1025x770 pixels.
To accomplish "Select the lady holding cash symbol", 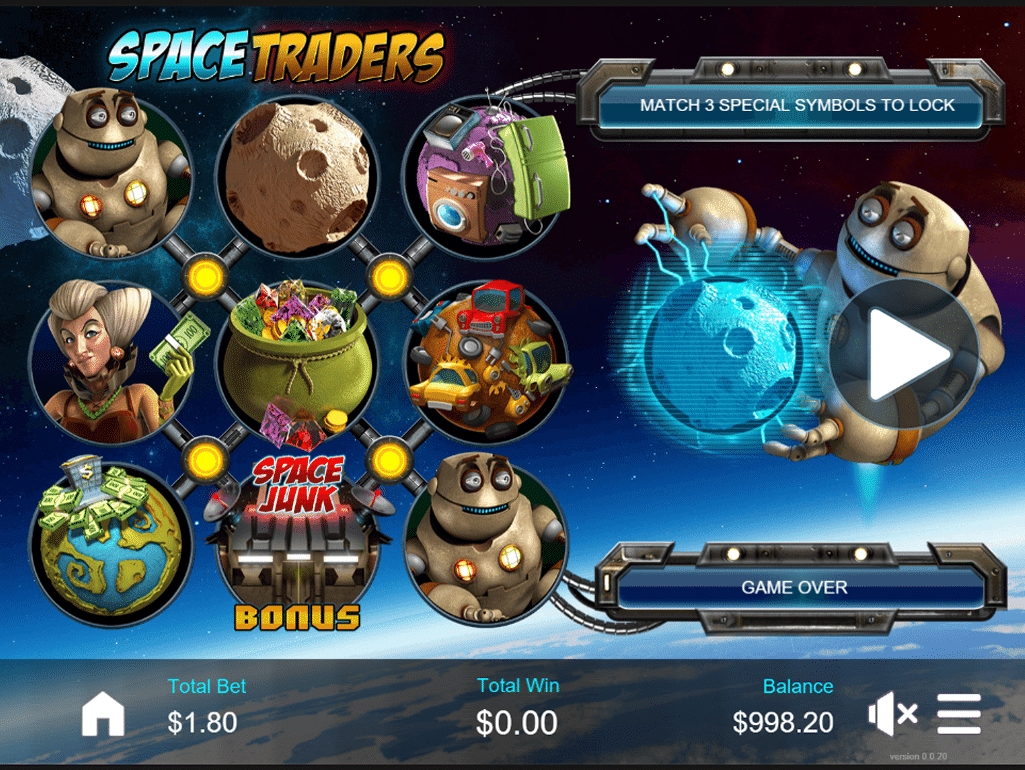I will point(110,360).
